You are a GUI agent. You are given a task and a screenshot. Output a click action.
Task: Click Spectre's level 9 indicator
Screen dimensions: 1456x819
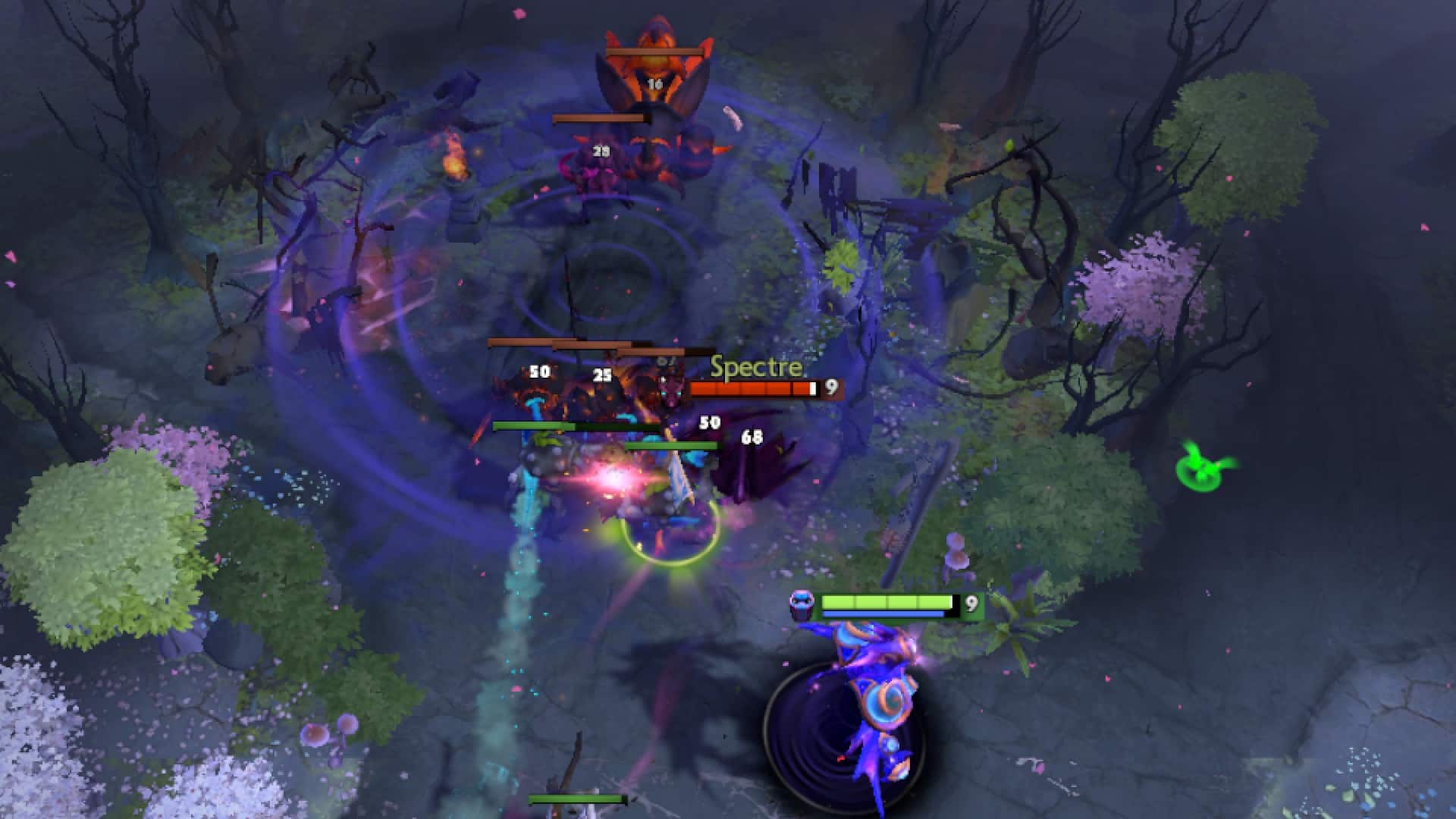pos(831,389)
